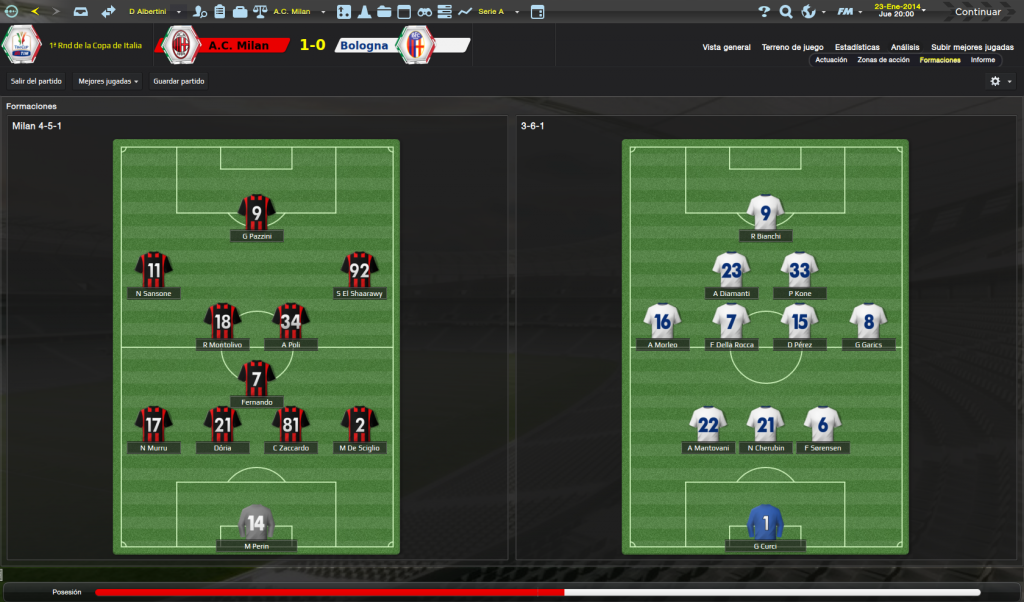1024x602 pixels.
Task: Select Bologna goalkeeper G Curci
Action: [x=765, y=522]
